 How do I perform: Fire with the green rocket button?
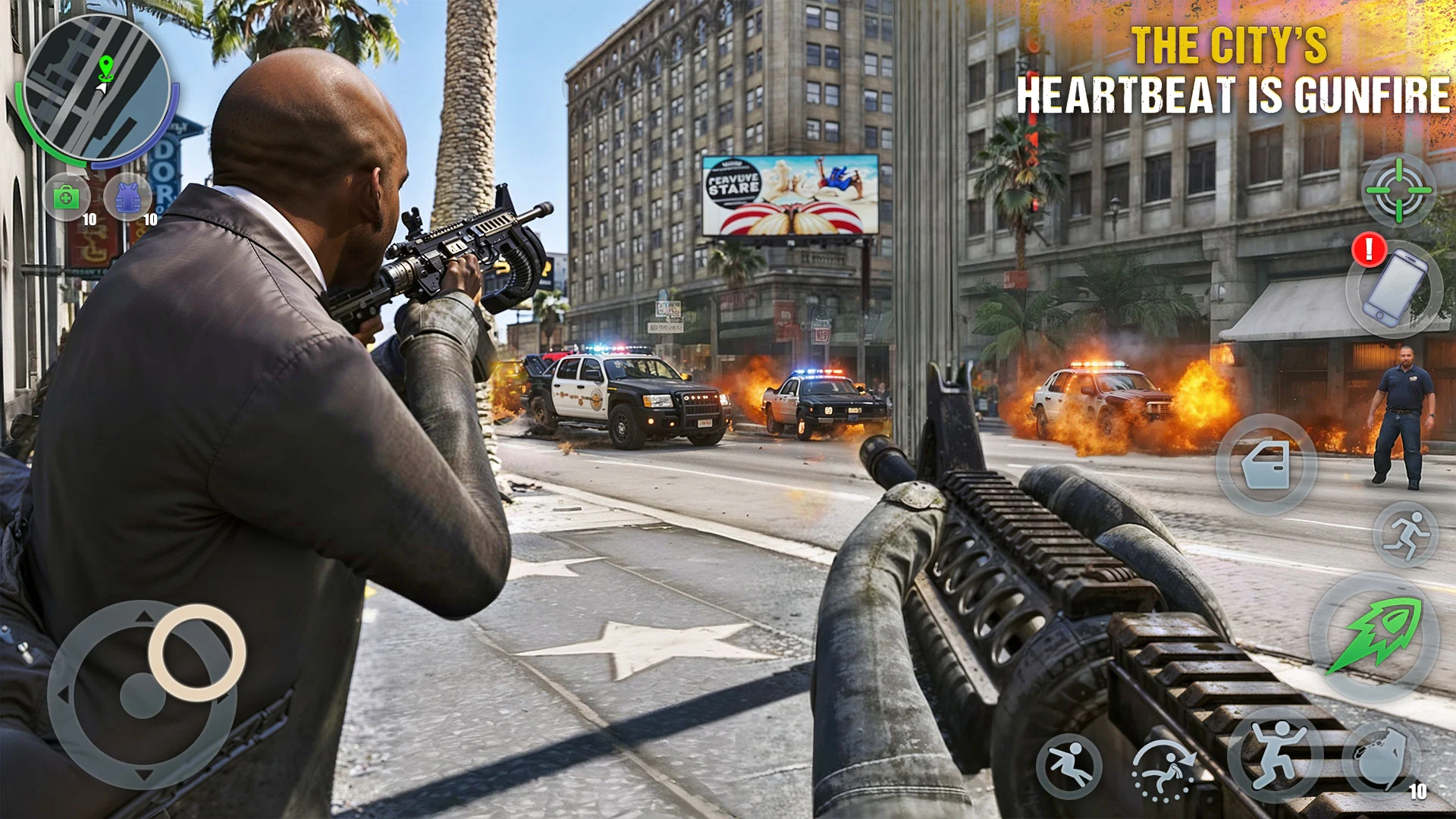1374,636
